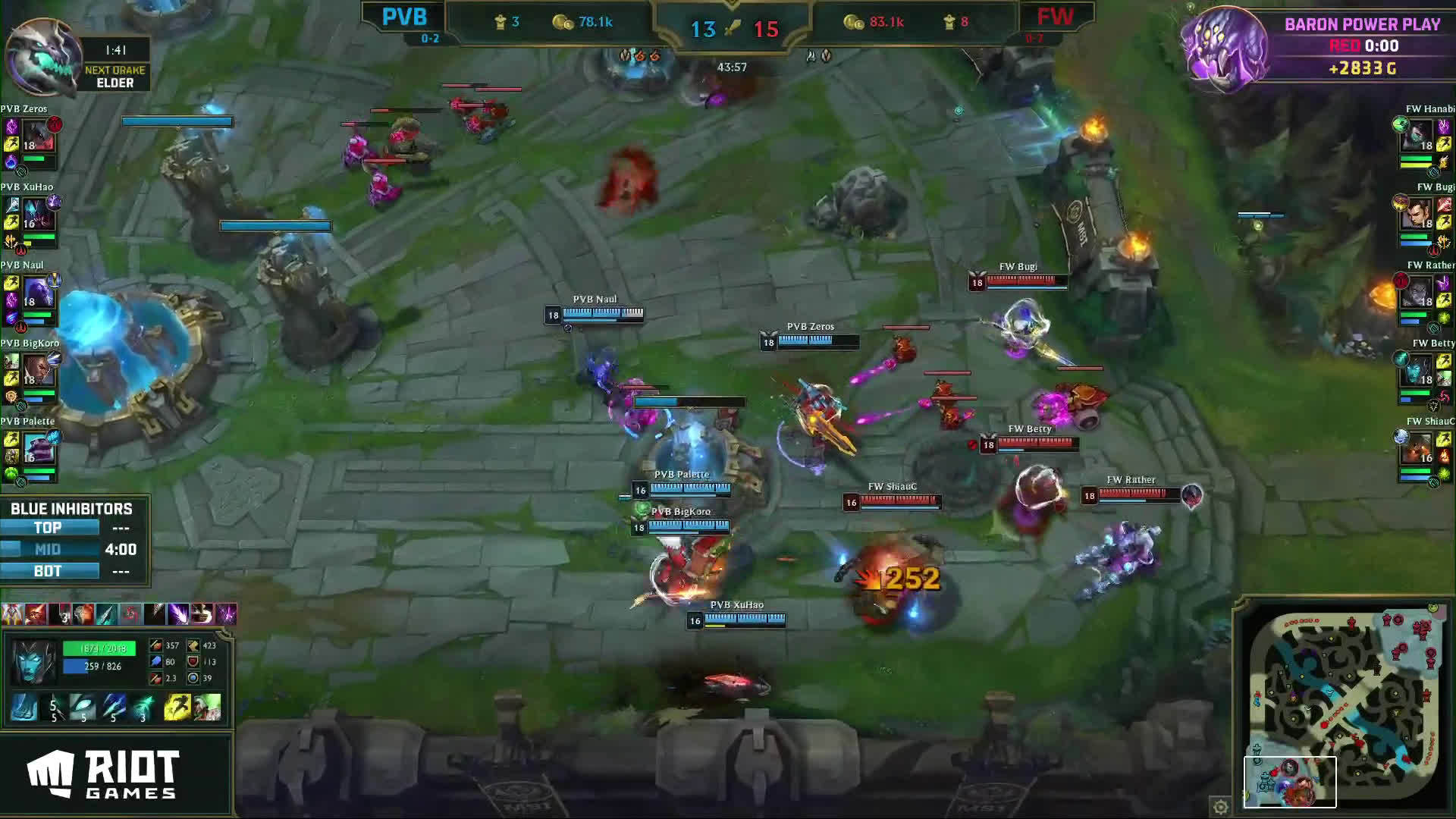Viewport: 1456px width, 819px height.
Task: Select PVB XuHao player portrait
Action: pos(37,215)
